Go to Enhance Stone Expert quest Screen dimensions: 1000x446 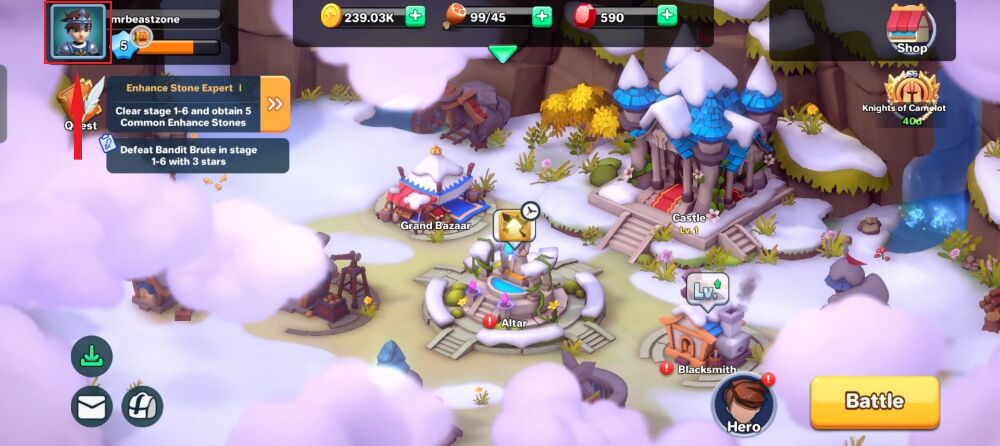point(275,104)
